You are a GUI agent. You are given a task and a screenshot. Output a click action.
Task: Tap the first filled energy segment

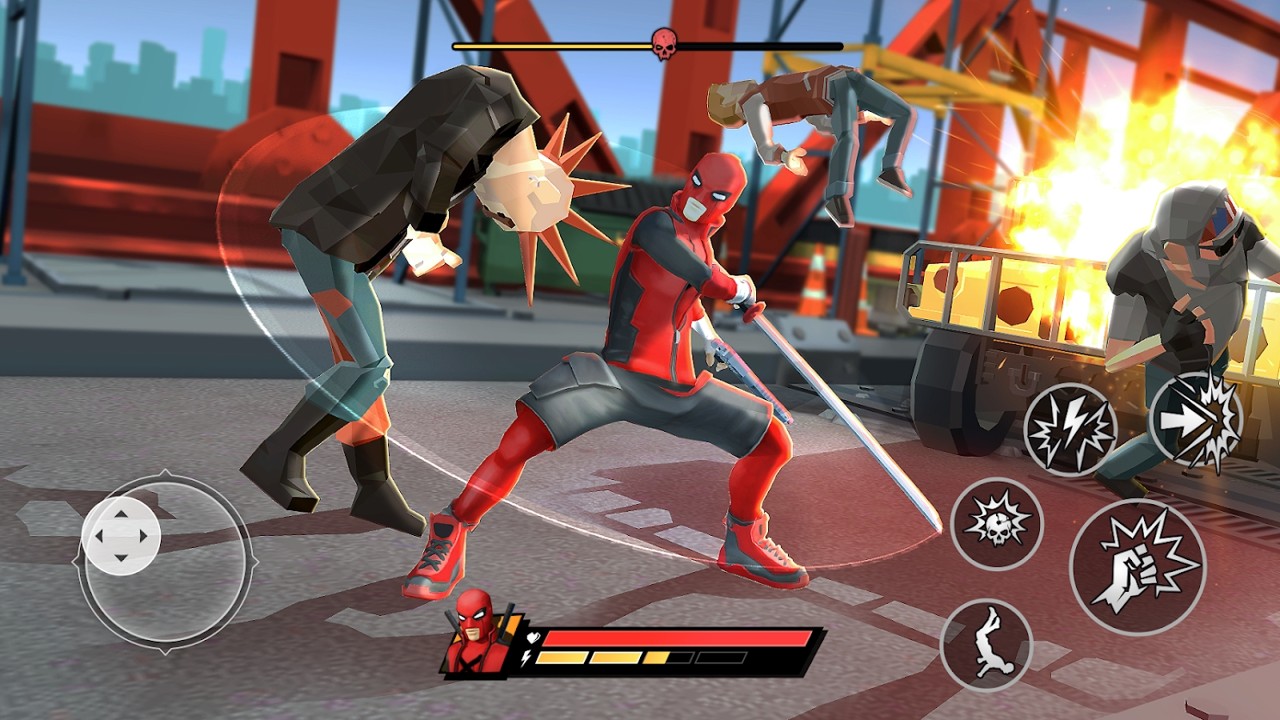click(560, 657)
